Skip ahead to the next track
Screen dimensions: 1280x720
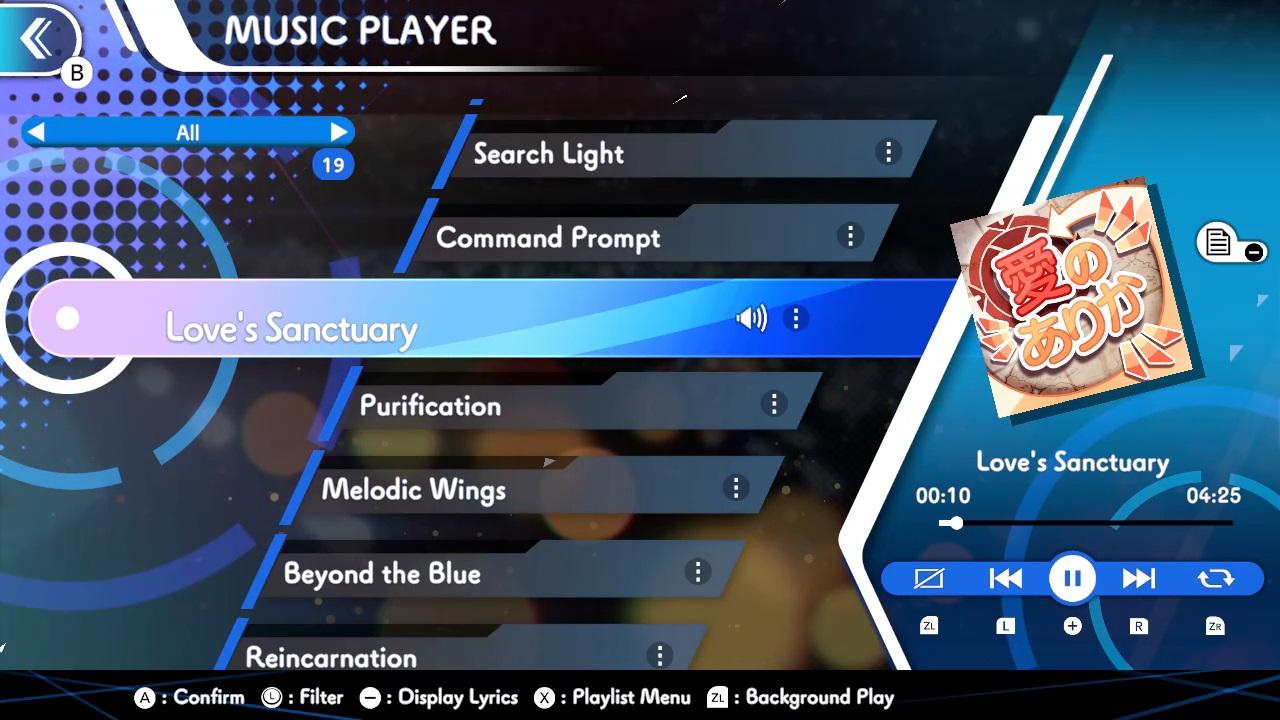pyautogui.click(x=1139, y=578)
